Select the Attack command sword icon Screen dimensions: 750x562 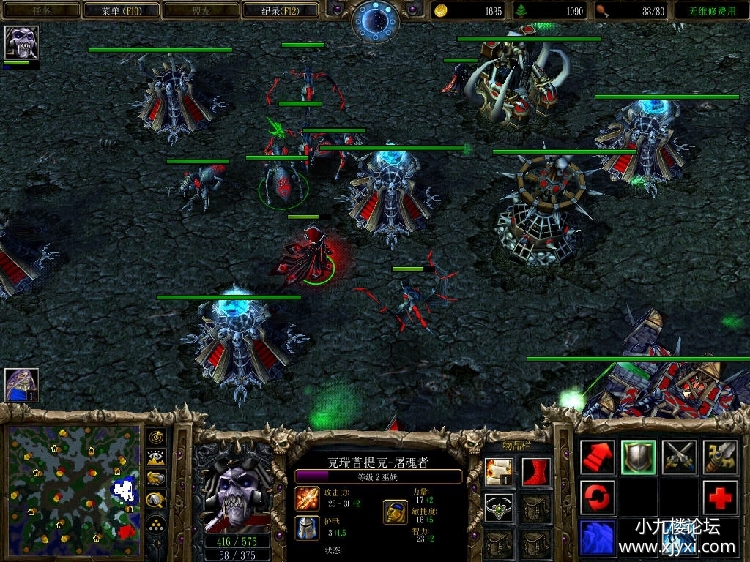coord(720,457)
